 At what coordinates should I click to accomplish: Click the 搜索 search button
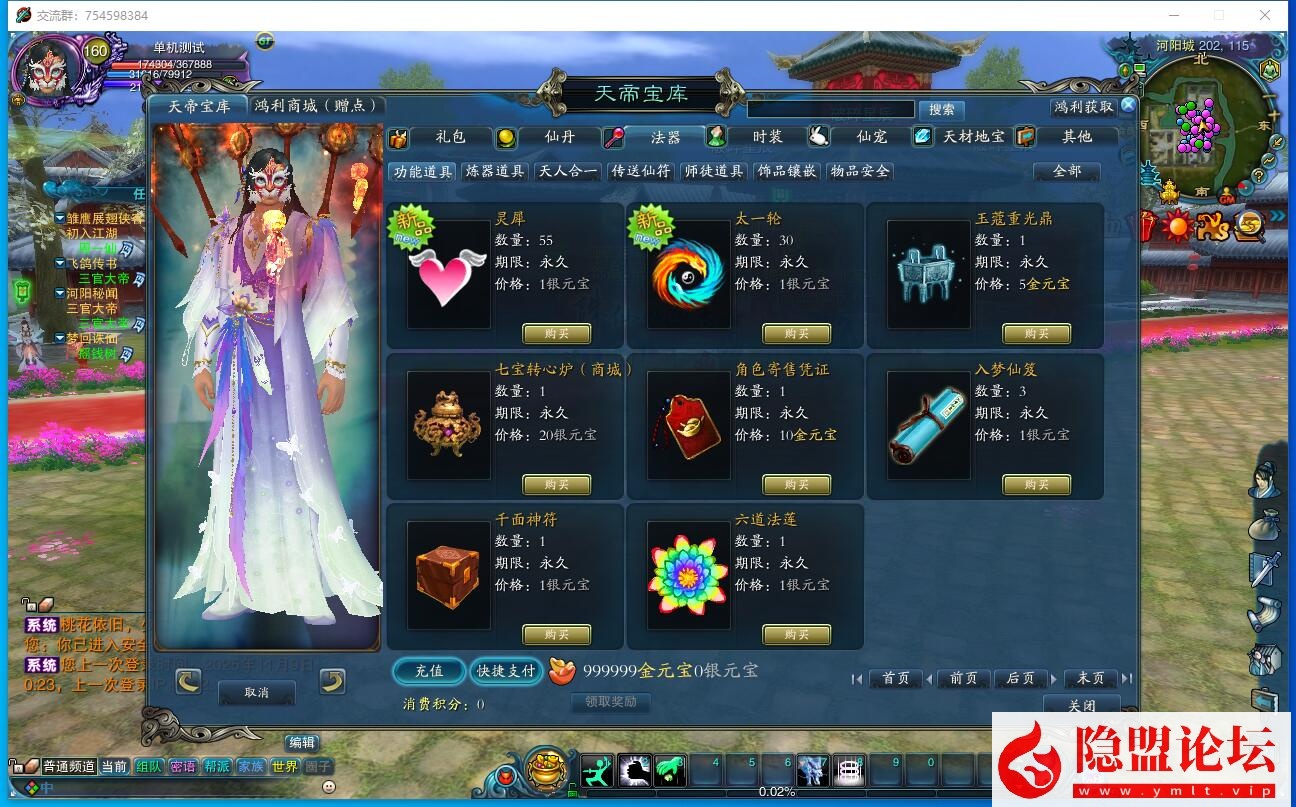[941, 109]
